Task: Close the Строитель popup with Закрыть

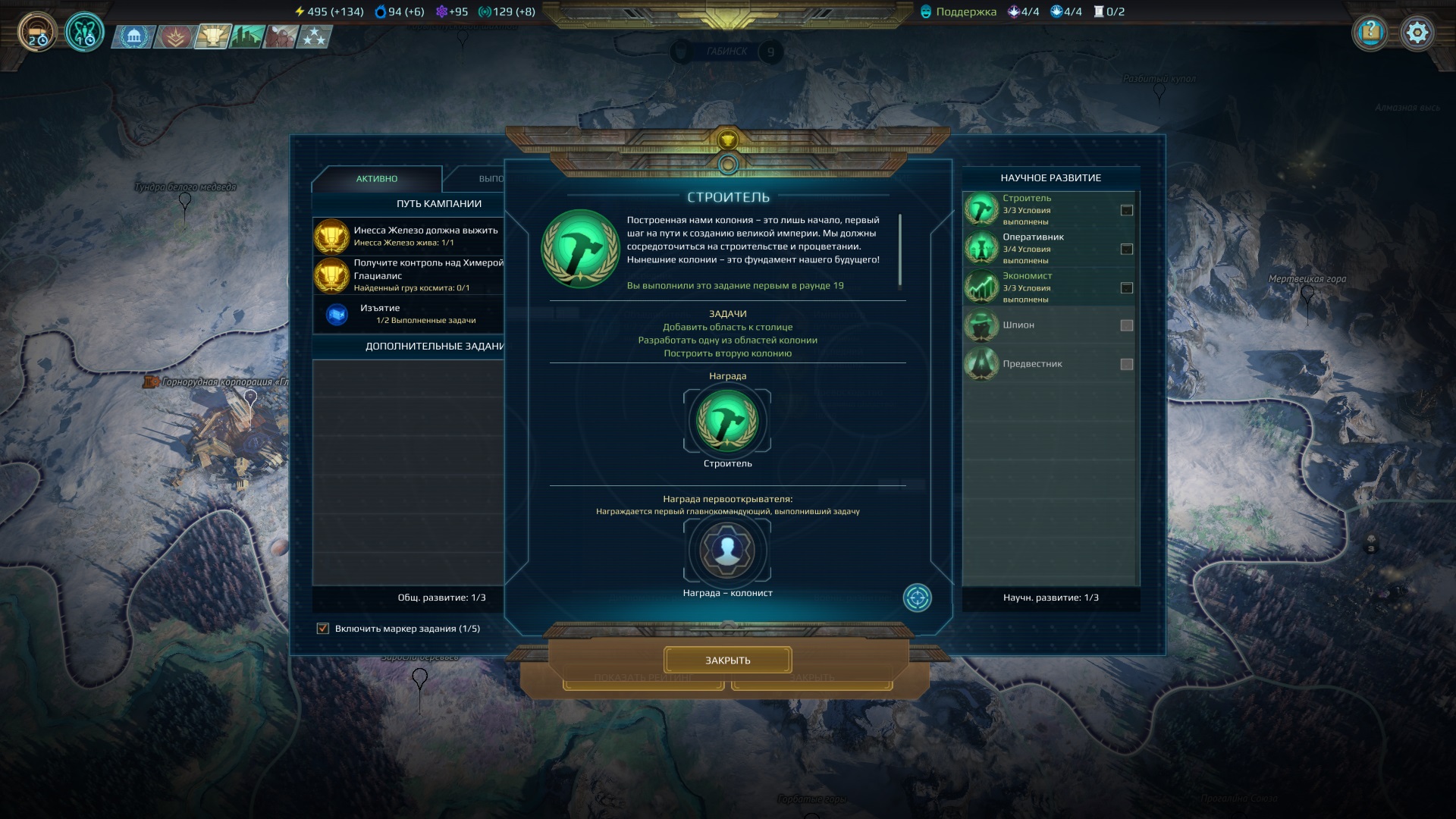Action: 727,660
